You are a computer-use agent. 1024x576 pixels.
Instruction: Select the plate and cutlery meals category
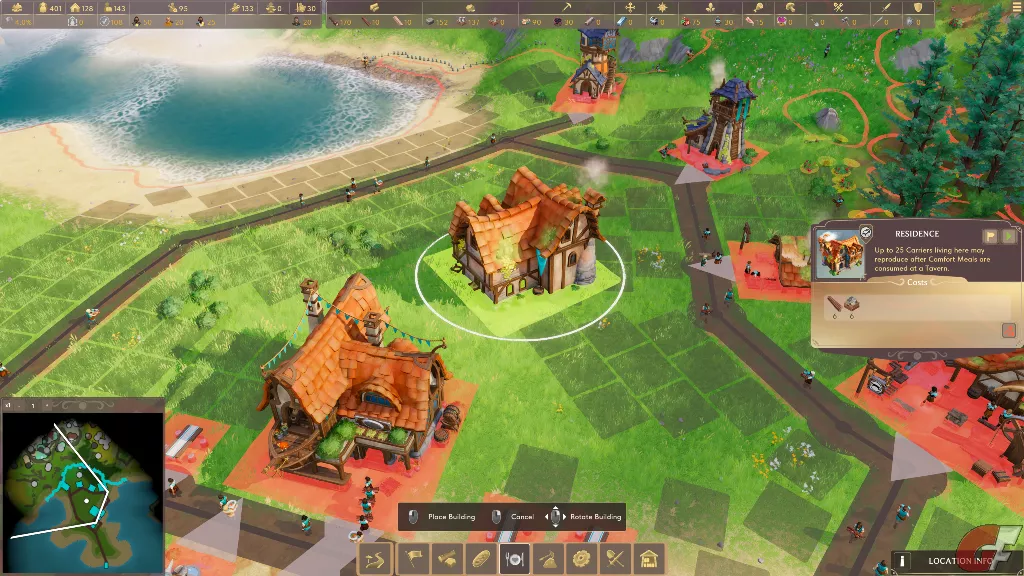pos(514,558)
